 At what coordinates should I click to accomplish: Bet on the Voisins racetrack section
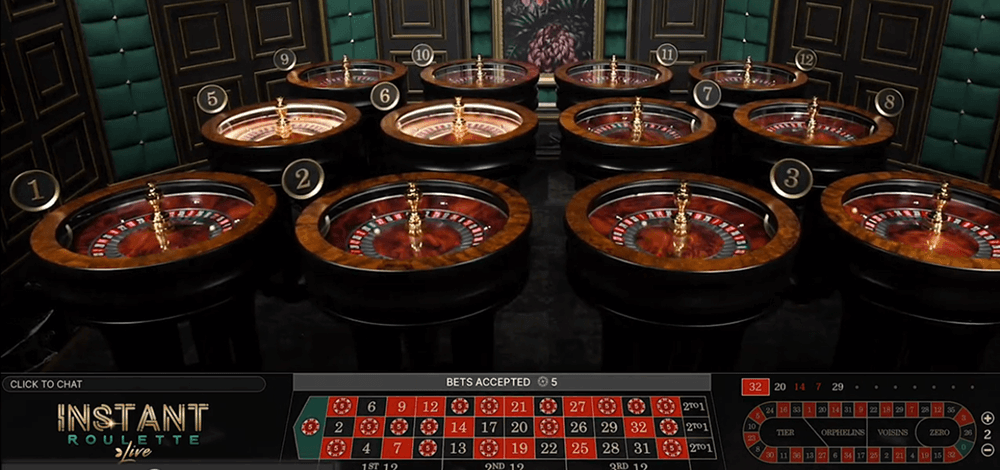(x=893, y=432)
